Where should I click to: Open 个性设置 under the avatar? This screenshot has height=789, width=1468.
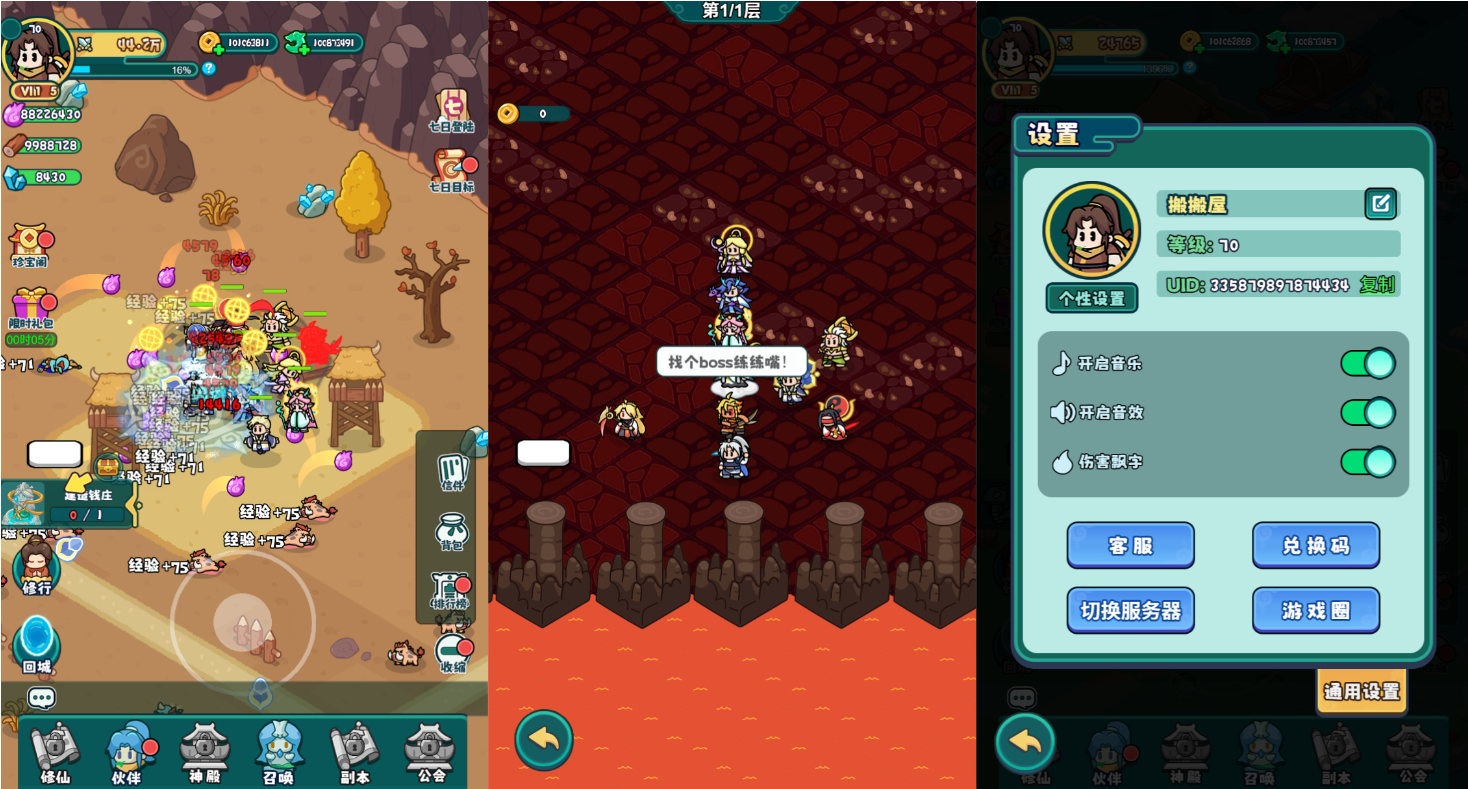[x=1091, y=298]
